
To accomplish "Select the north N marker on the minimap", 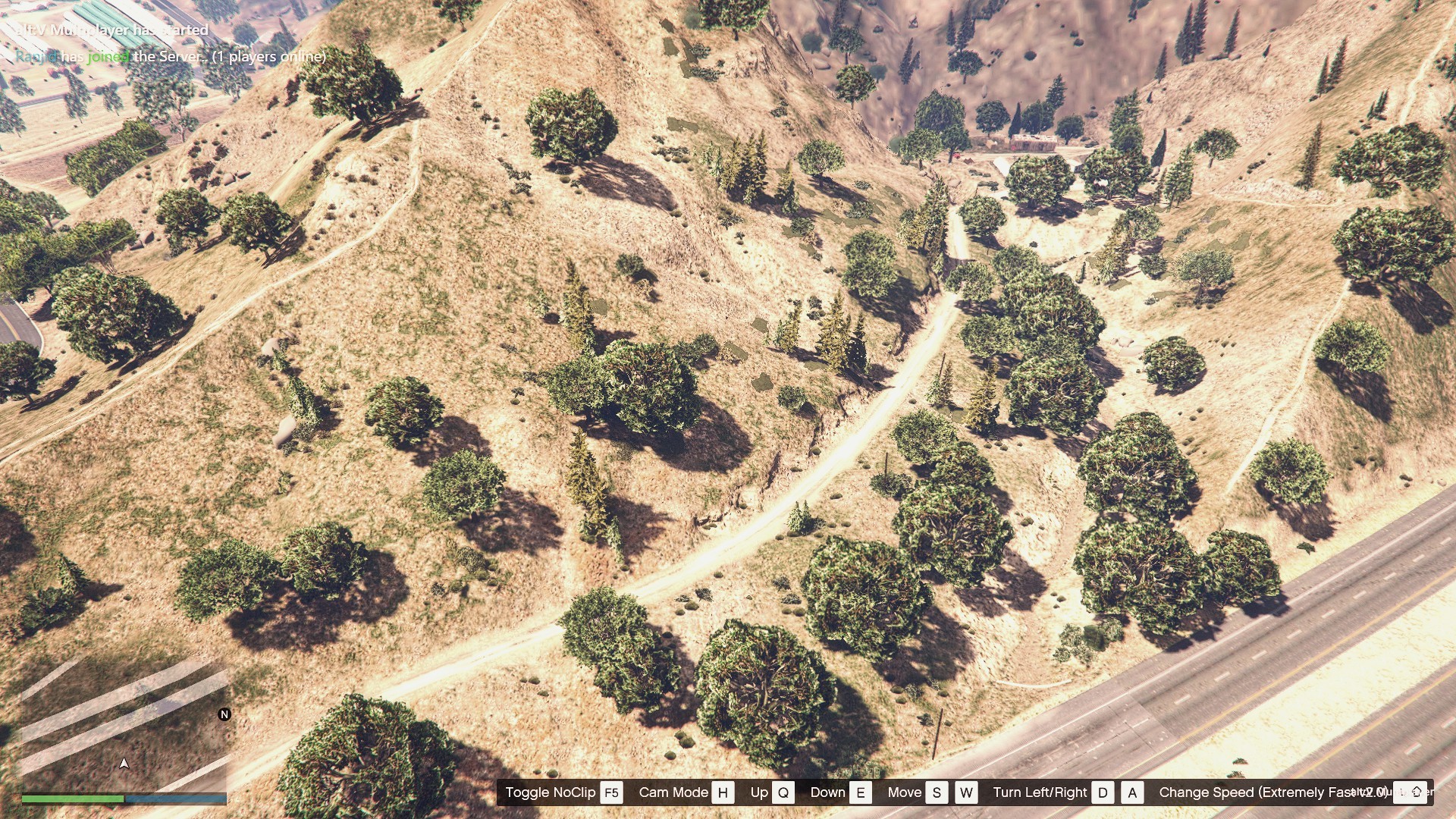I will (x=224, y=714).
